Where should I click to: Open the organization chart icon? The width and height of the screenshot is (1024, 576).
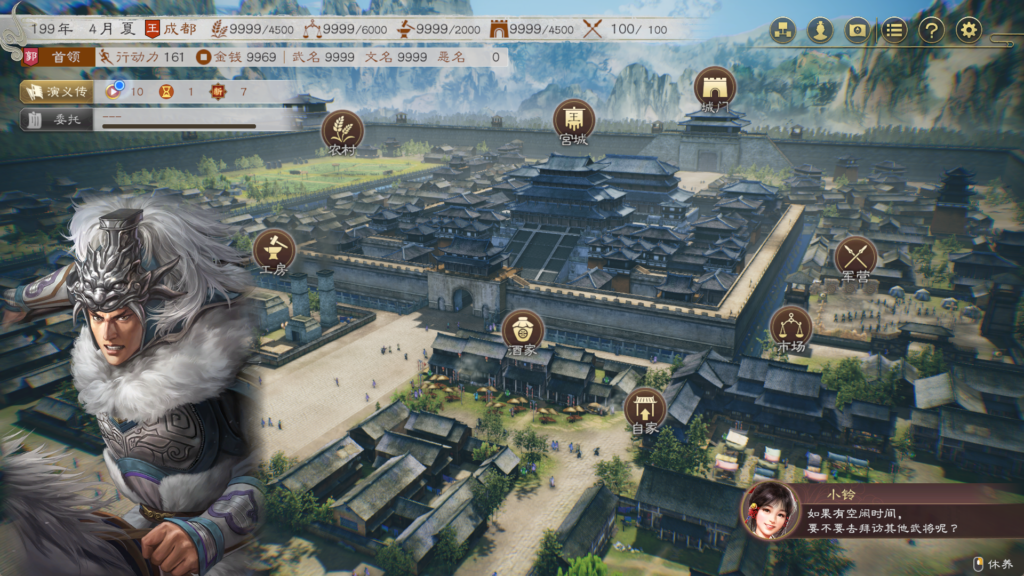(x=783, y=30)
